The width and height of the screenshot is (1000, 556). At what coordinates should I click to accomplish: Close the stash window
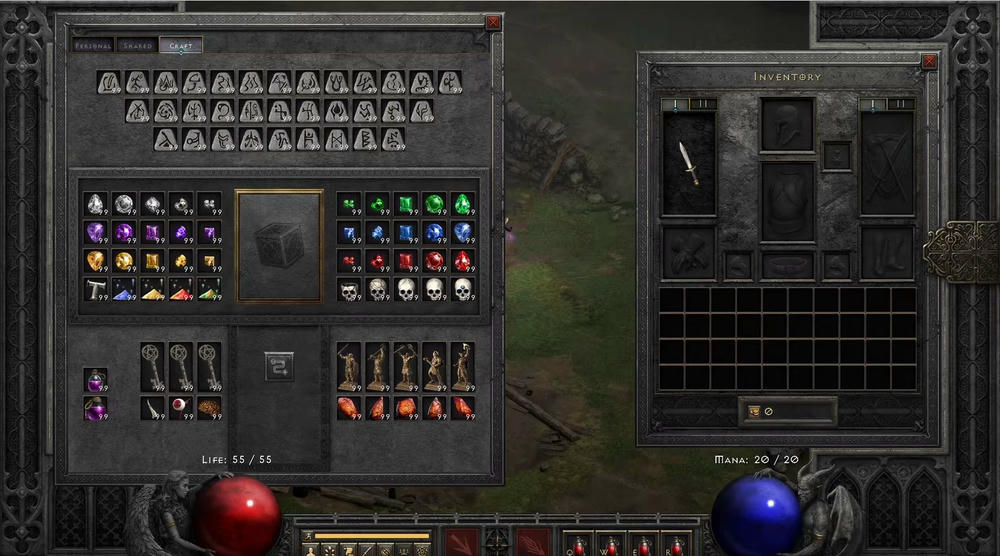pyautogui.click(x=492, y=22)
